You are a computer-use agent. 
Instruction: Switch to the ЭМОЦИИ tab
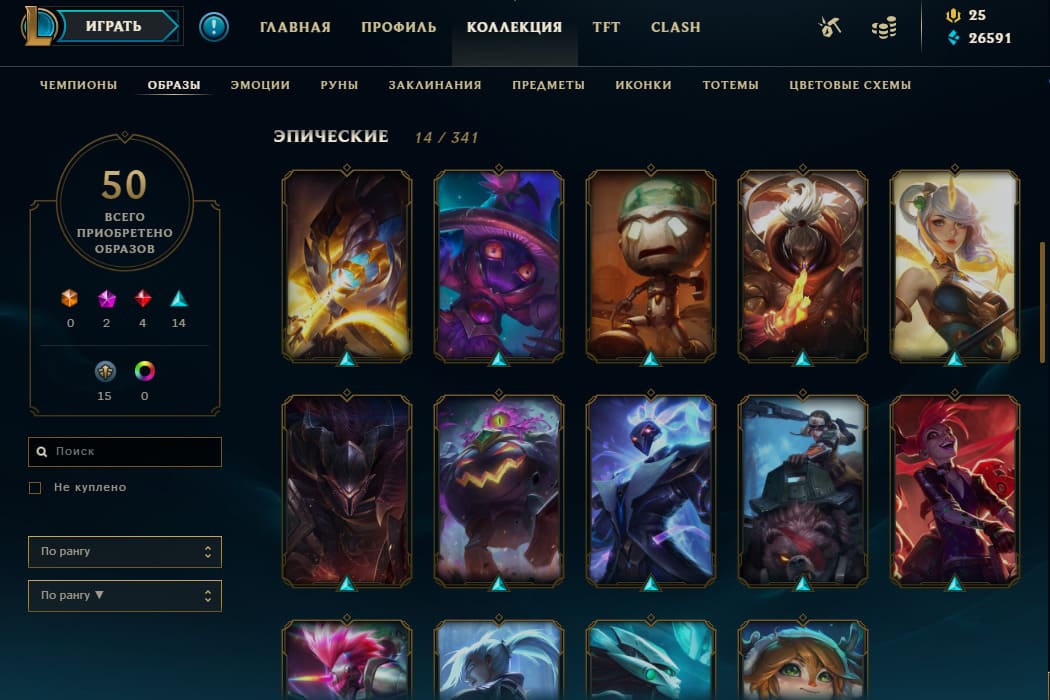coord(260,85)
